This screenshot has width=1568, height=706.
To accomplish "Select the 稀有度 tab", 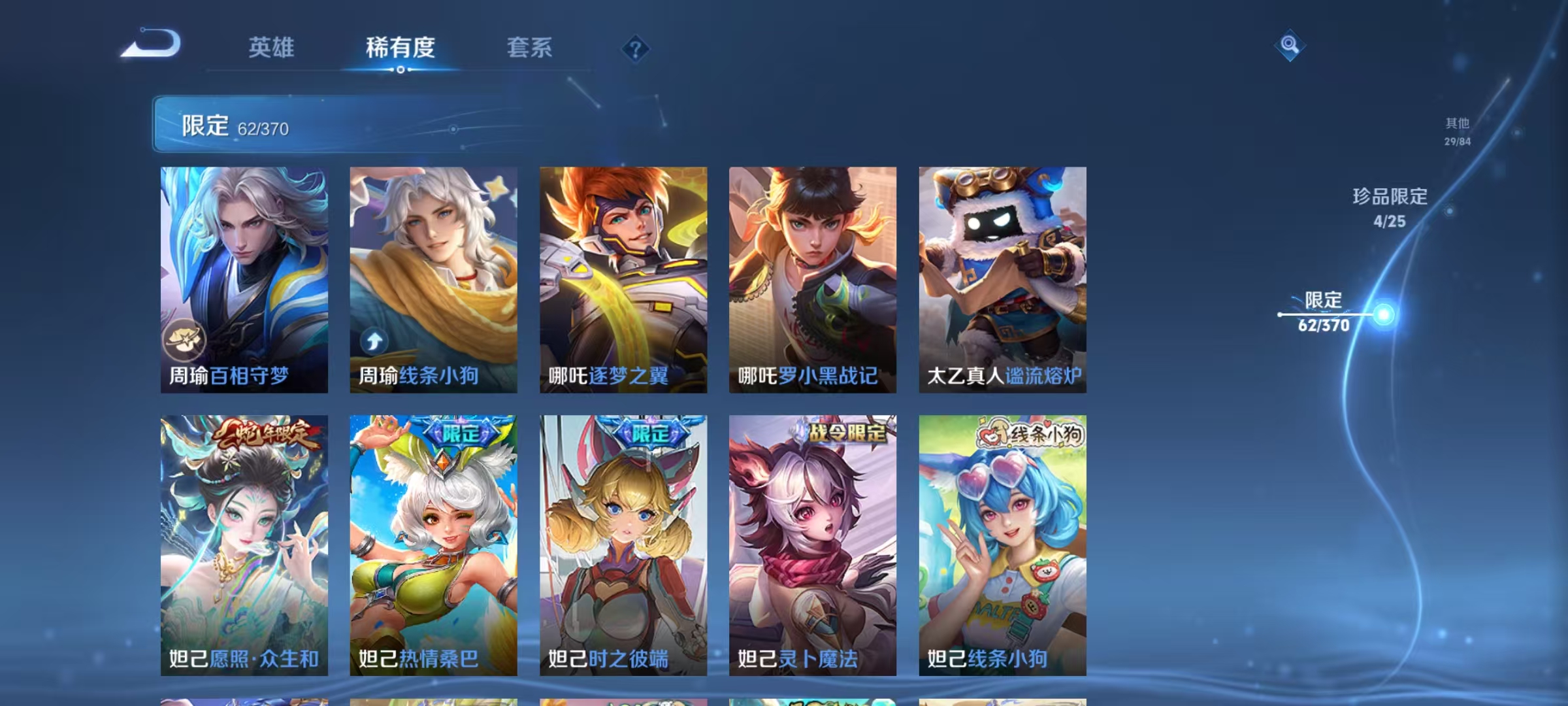I will pyautogui.click(x=400, y=48).
